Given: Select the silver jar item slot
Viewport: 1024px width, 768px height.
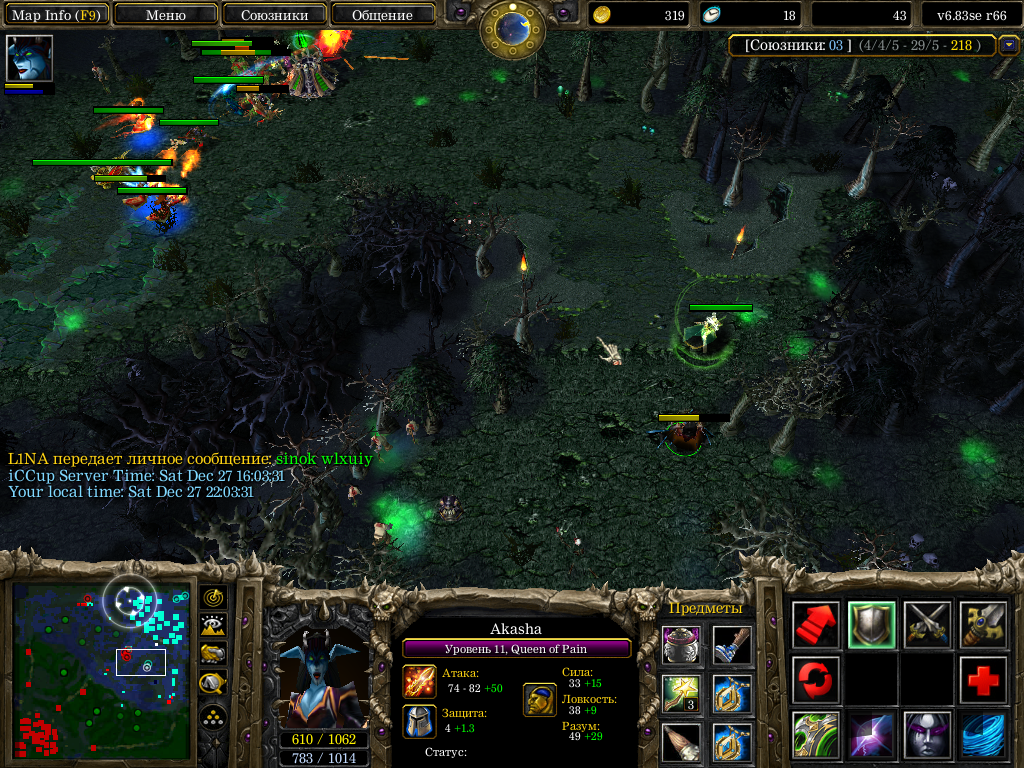Looking at the screenshot, I should pyautogui.click(x=680, y=645).
